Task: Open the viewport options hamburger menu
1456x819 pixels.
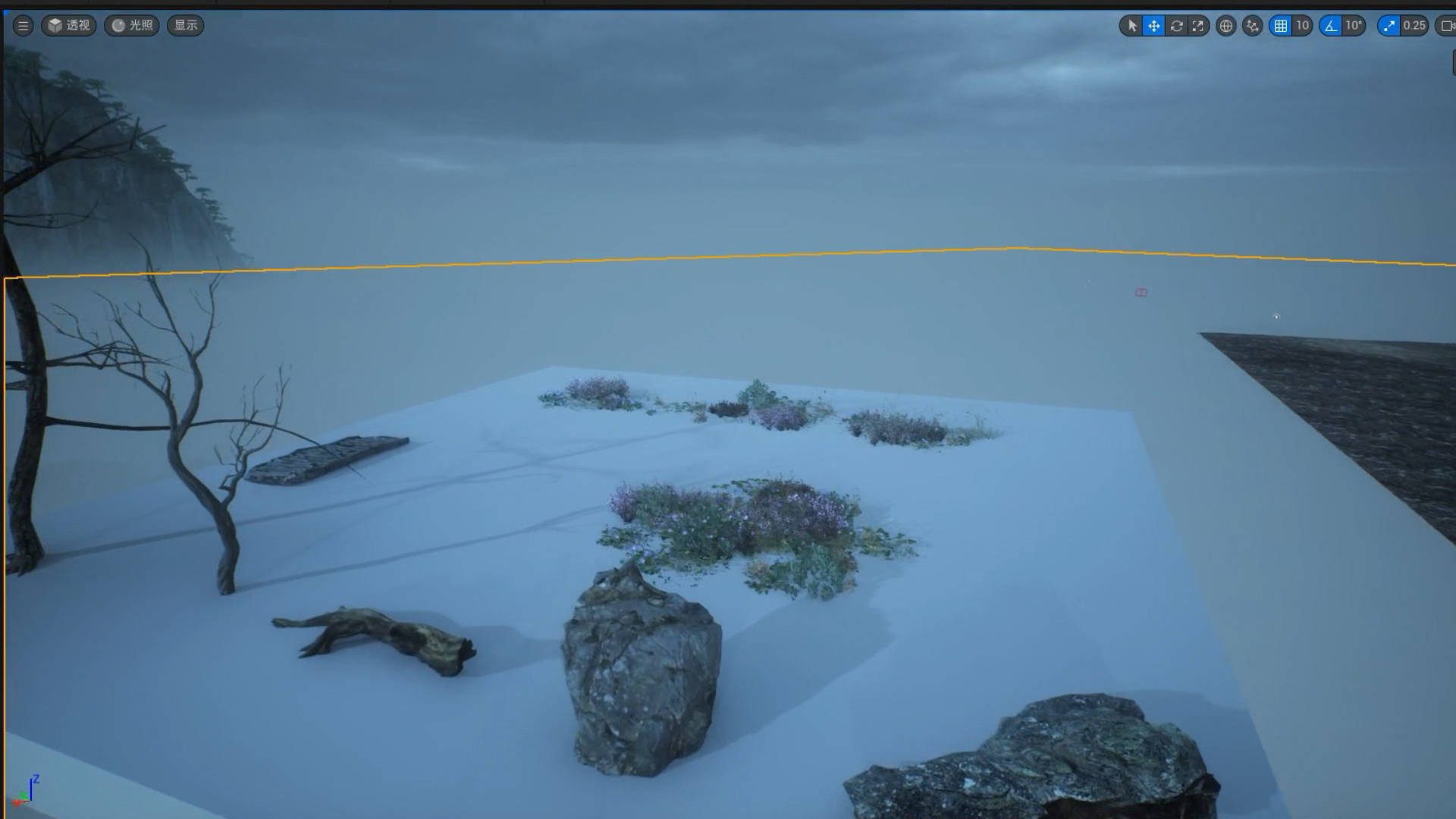Action: (x=23, y=26)
